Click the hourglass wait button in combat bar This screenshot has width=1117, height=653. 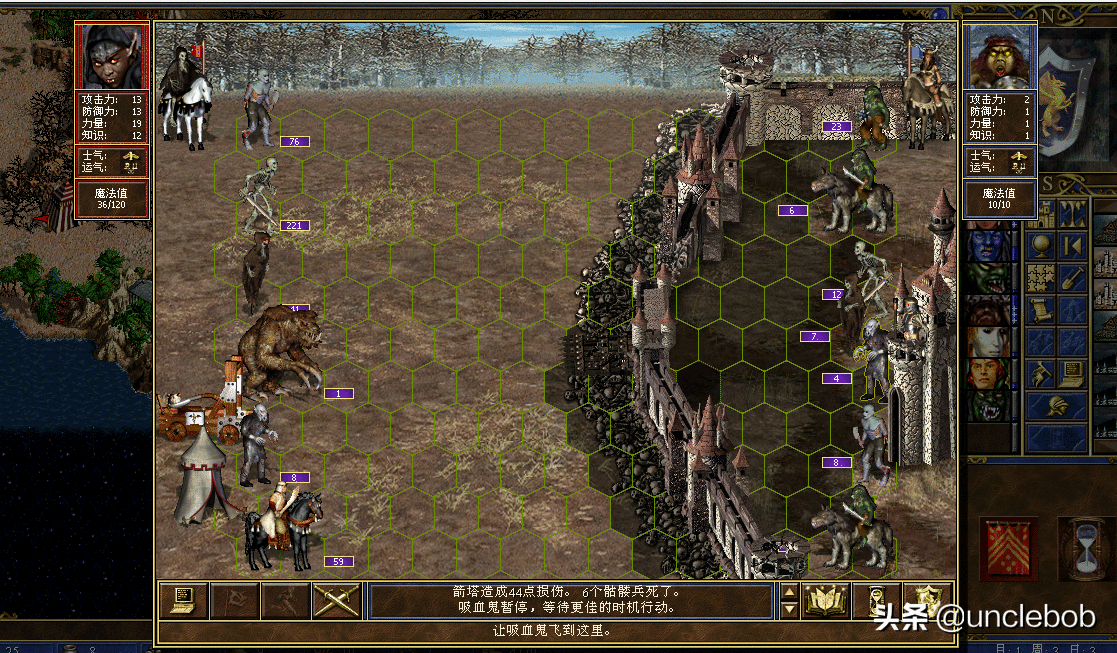click(876, 600)
